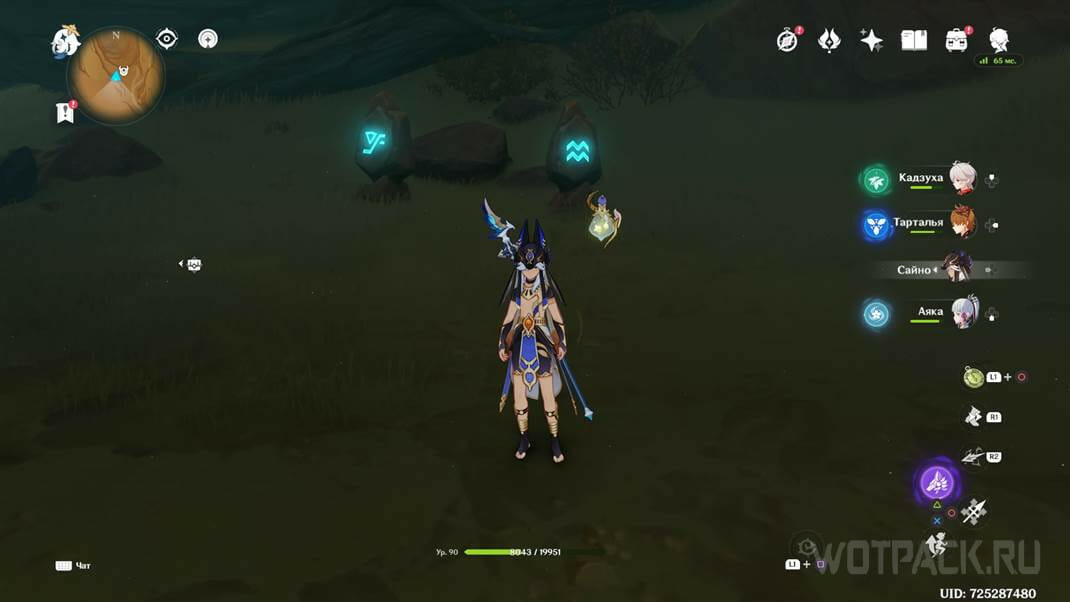Open the character profile head icon
The image size is (1070, 602).
tap(998, 40)
